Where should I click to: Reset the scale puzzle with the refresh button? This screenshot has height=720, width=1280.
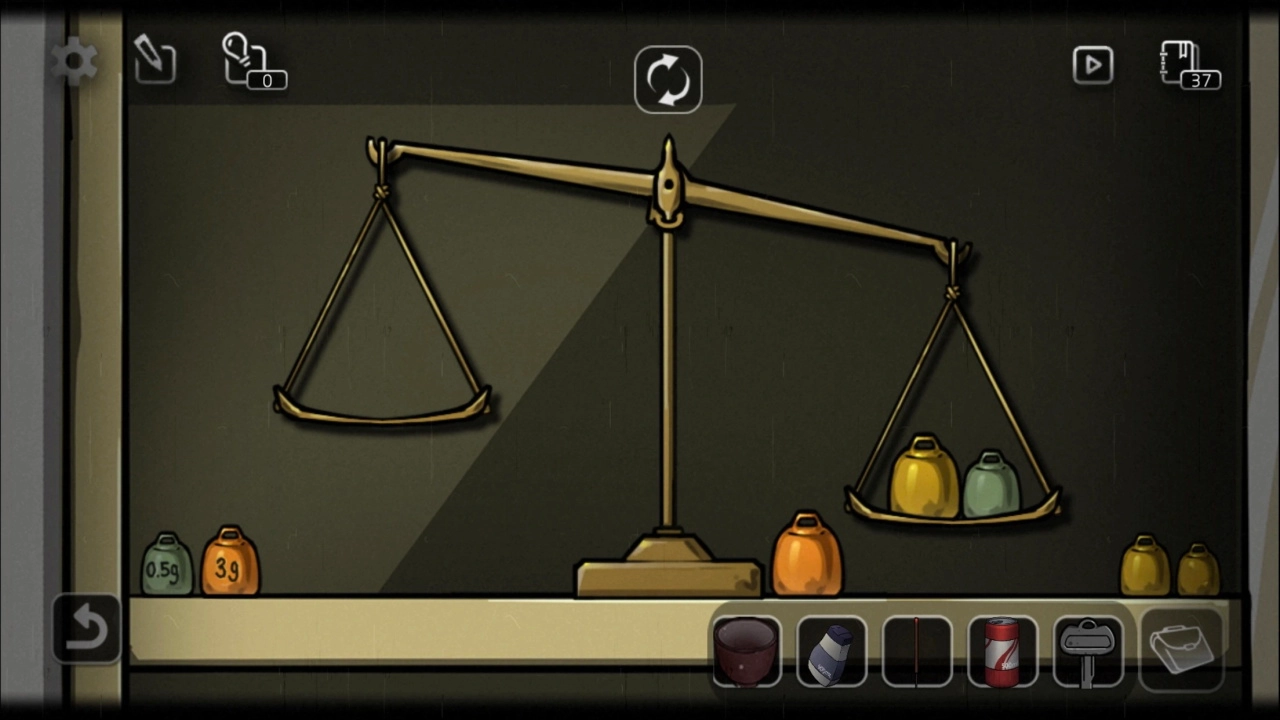[668, 80]
